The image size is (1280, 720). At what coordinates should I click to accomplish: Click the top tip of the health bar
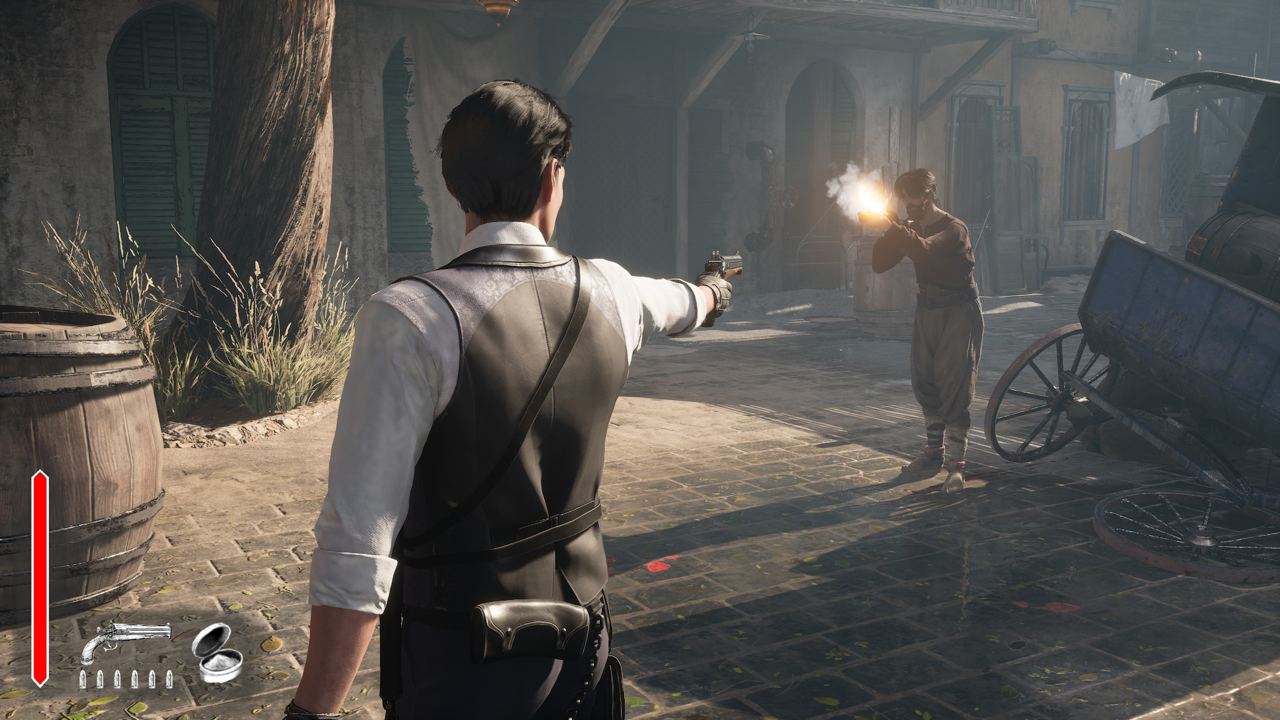point(38,470)
